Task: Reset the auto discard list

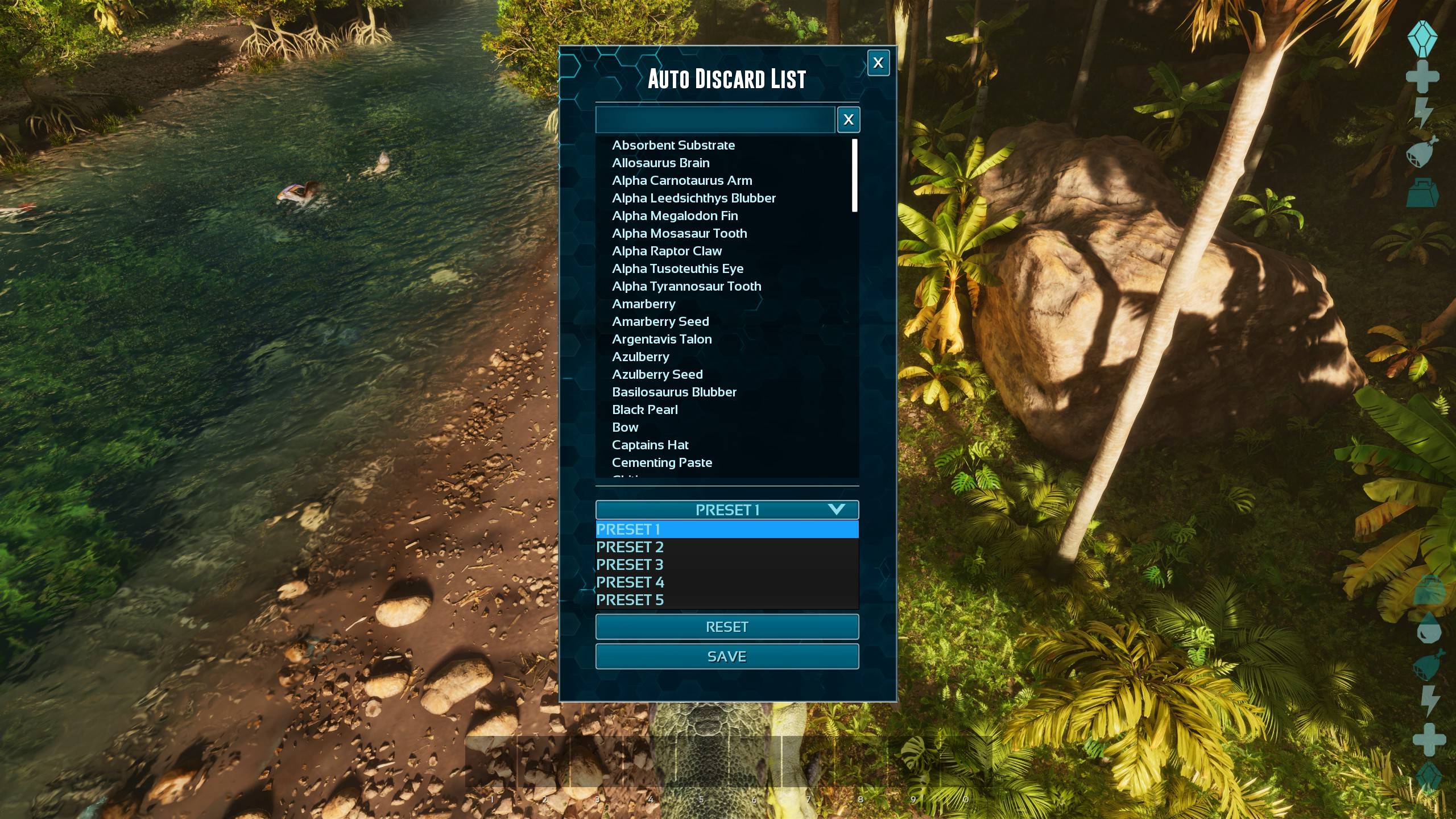Action: pos(727,627)
